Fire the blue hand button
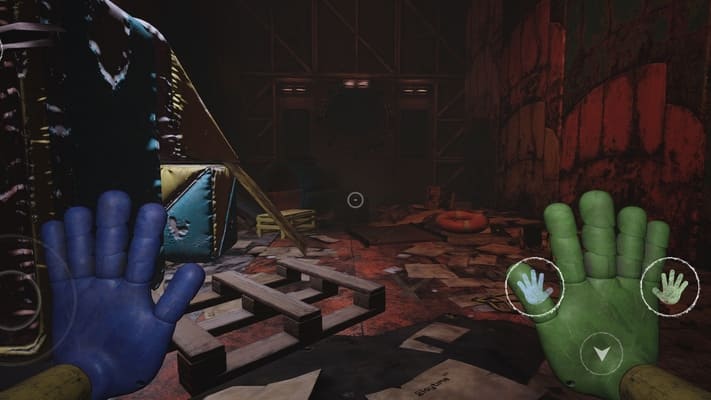 534,289
